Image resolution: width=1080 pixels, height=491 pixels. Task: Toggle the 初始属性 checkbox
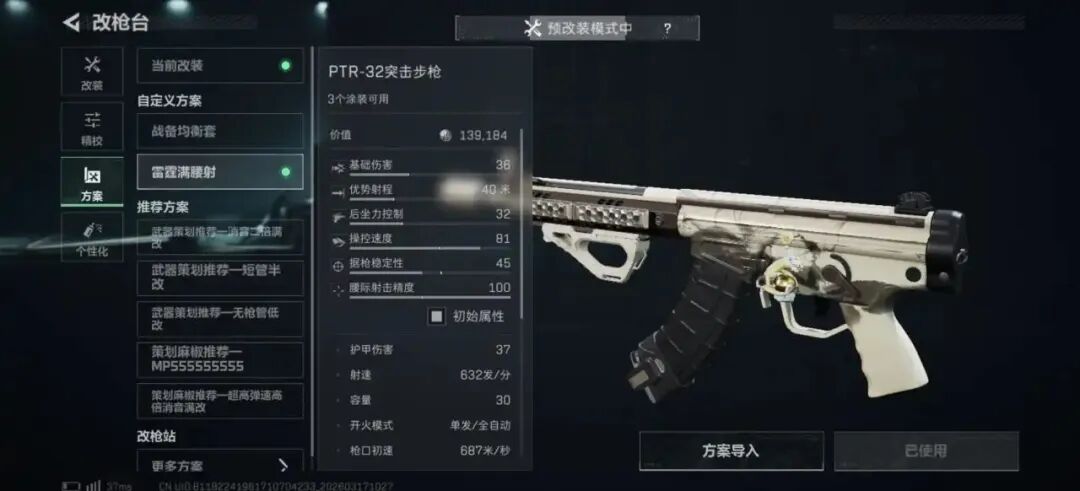click(x=437, y=316)
